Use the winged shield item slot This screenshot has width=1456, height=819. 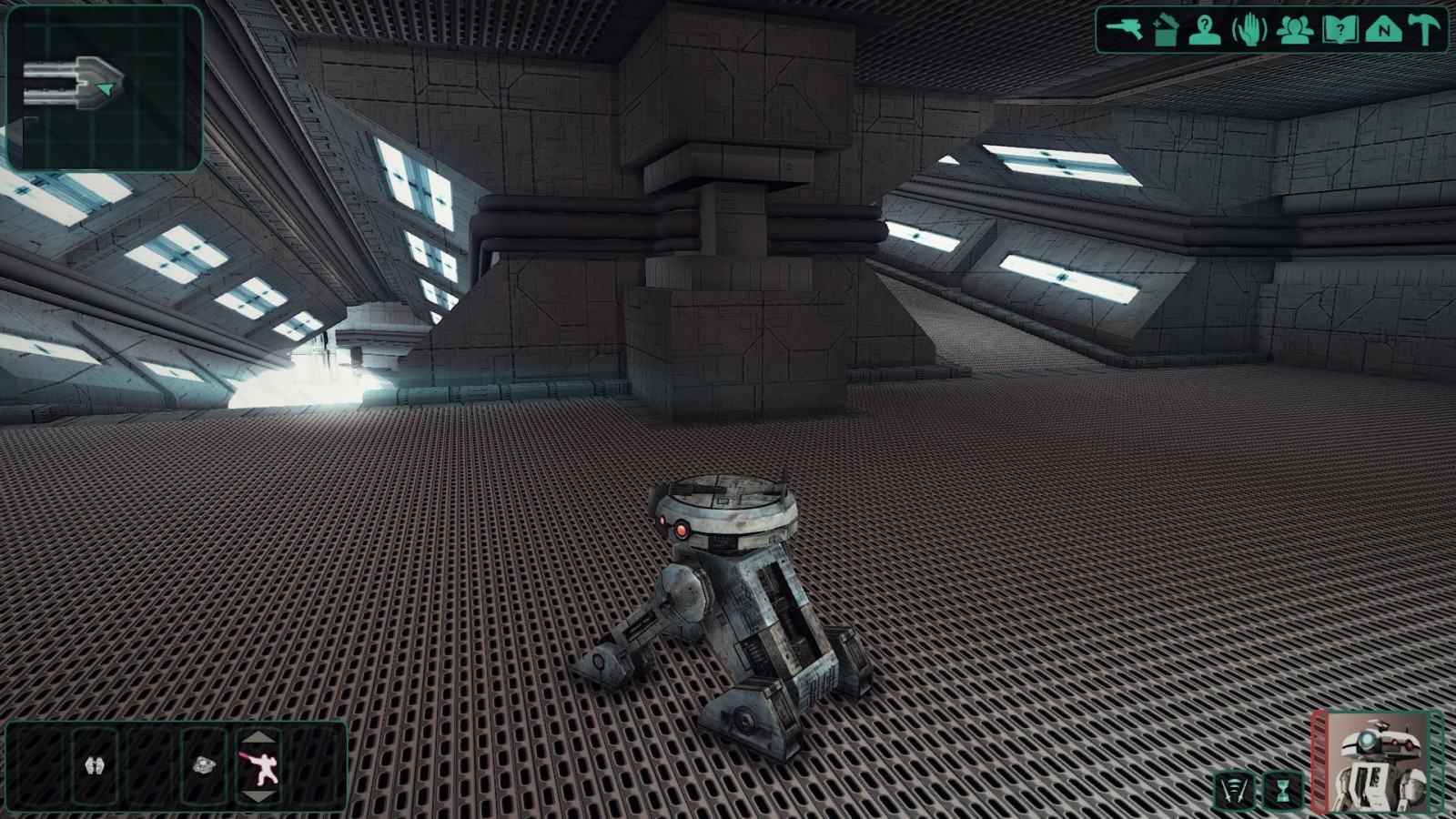[95, 766]
